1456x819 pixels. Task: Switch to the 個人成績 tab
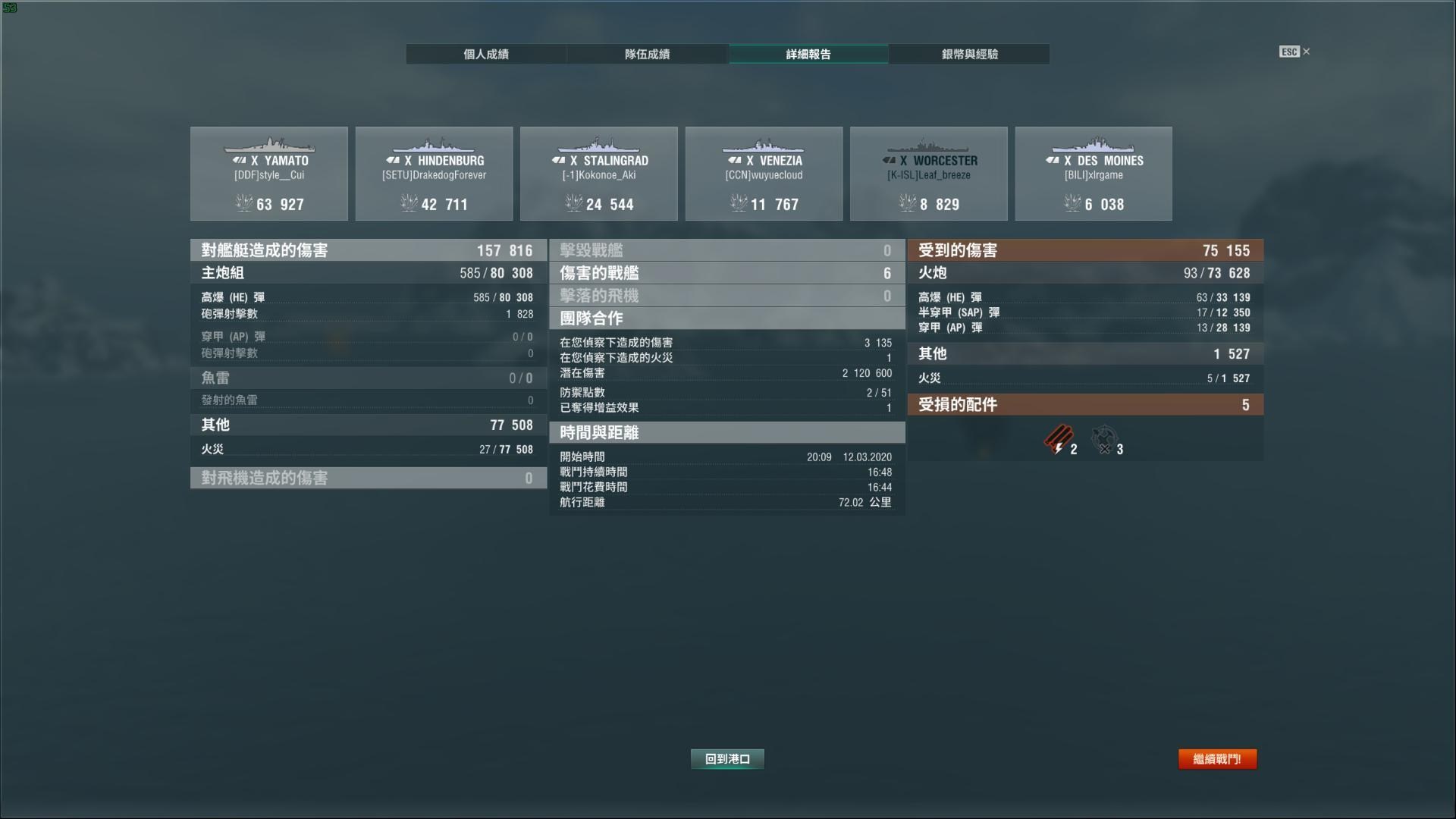[x=485, y=54]
